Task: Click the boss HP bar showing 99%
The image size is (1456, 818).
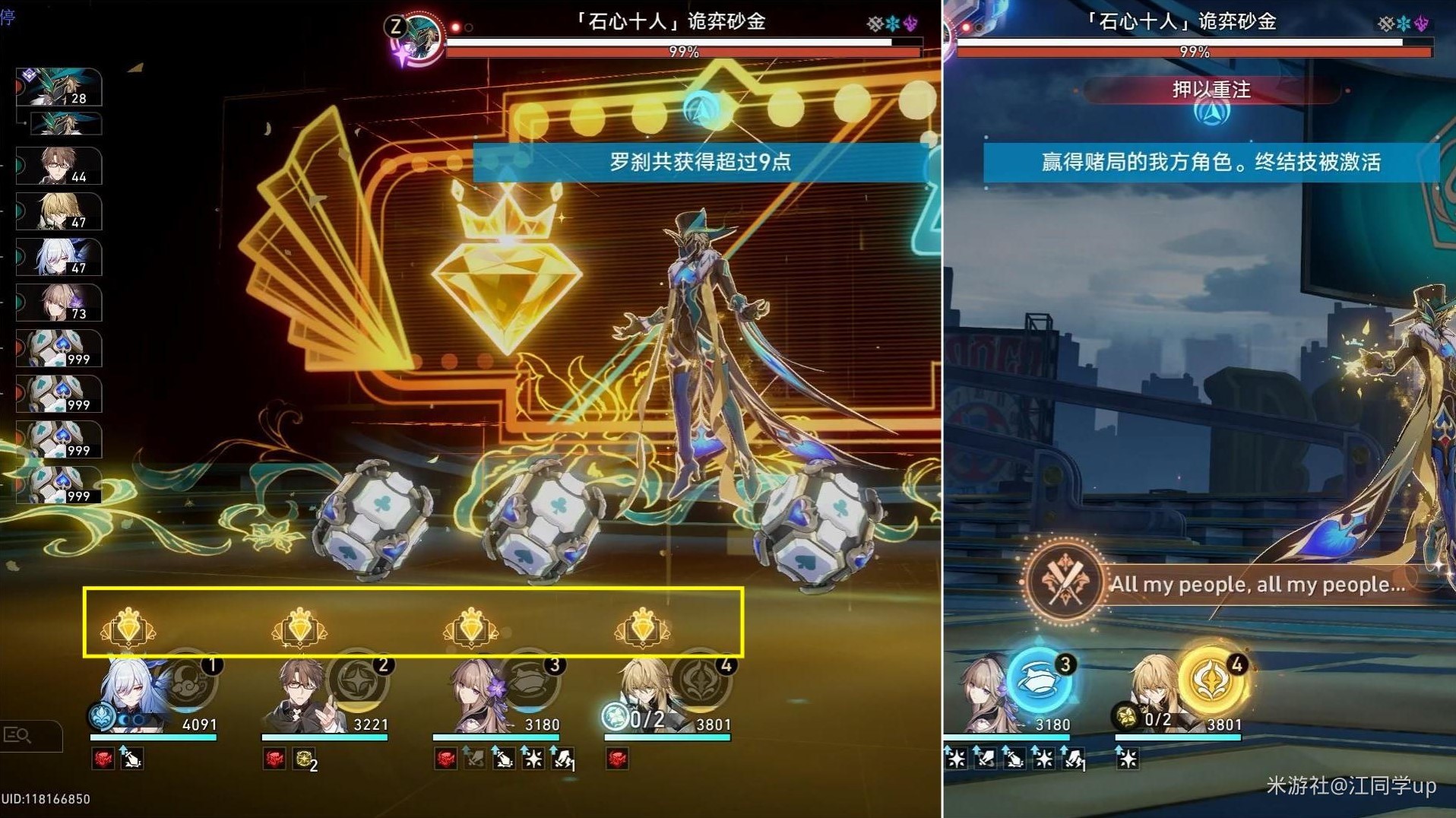Action: click(x=682, y=52)
